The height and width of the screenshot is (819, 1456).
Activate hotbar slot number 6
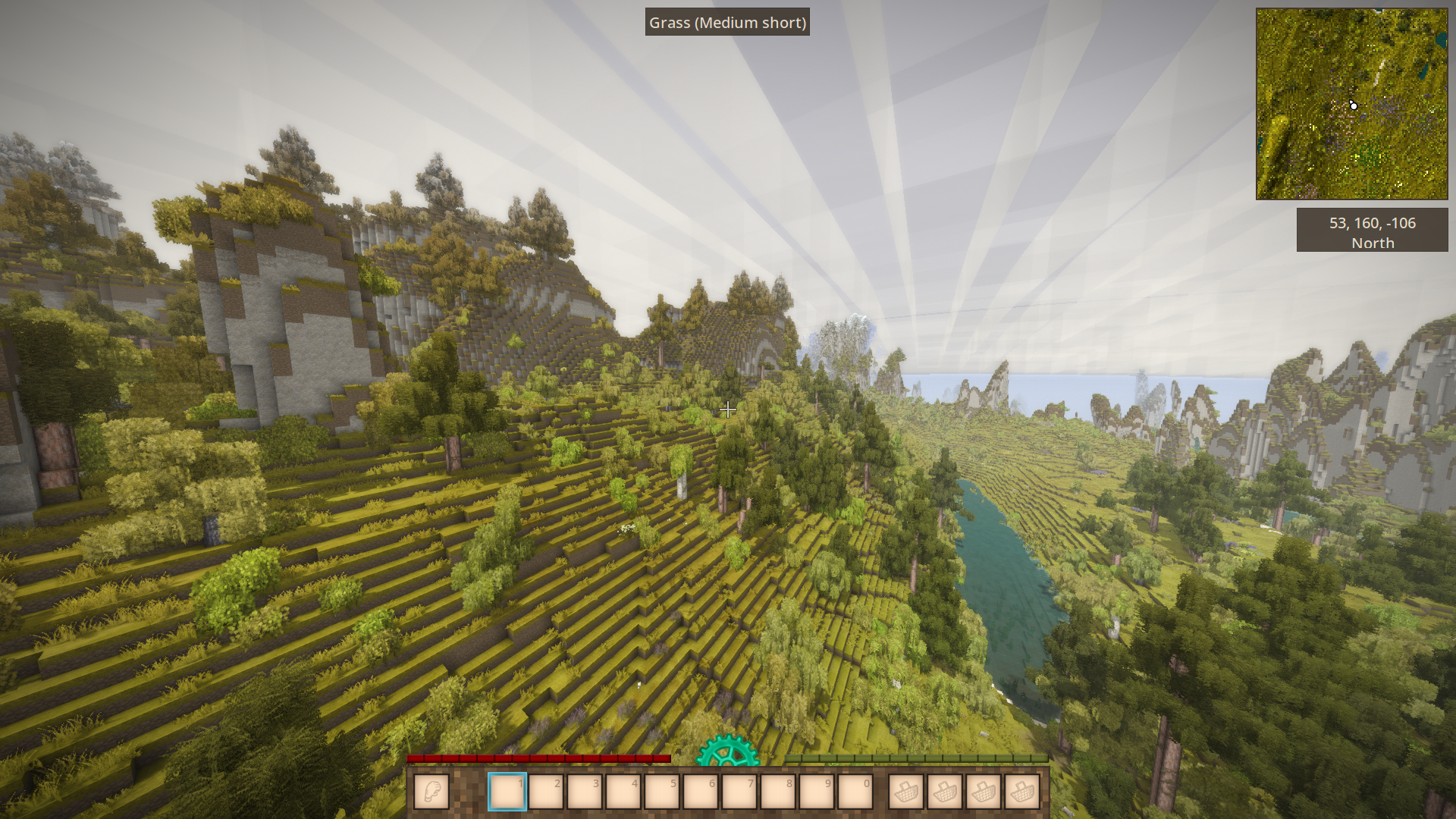coord(701,792)
